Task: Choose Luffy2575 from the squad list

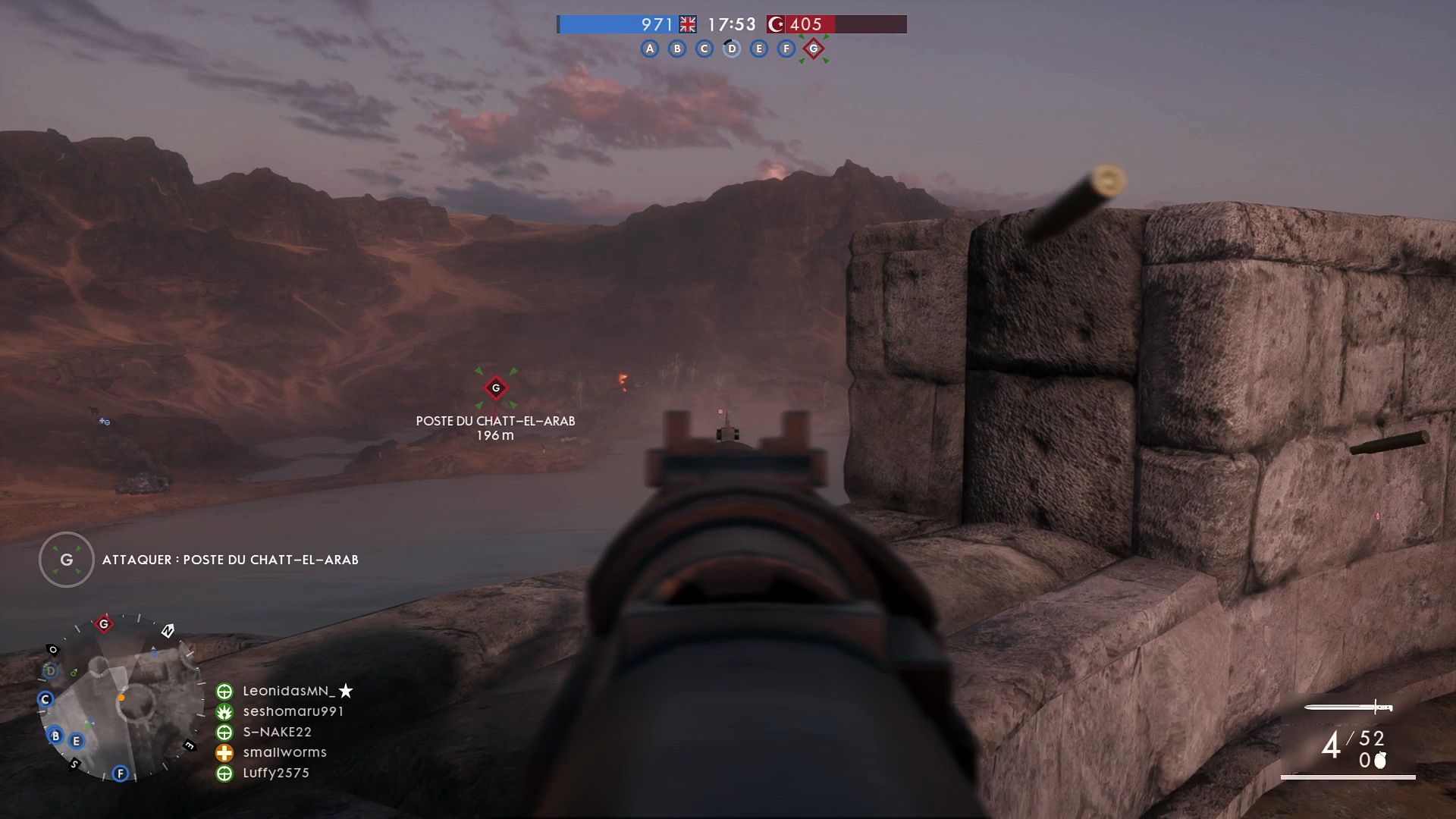Action: pyautogui.click(x=276, y=773)
